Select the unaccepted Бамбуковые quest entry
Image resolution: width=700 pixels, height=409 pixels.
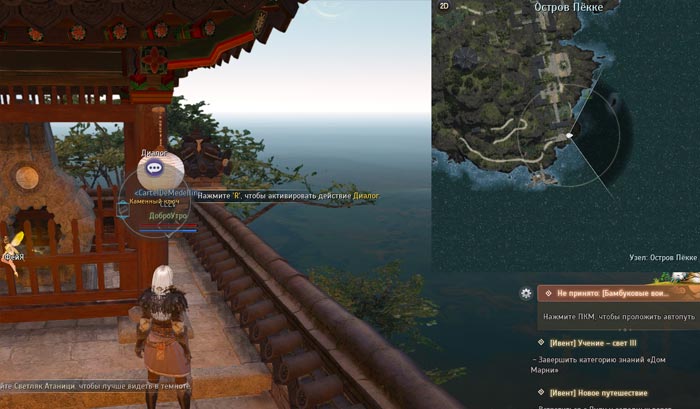coord(617,293)
